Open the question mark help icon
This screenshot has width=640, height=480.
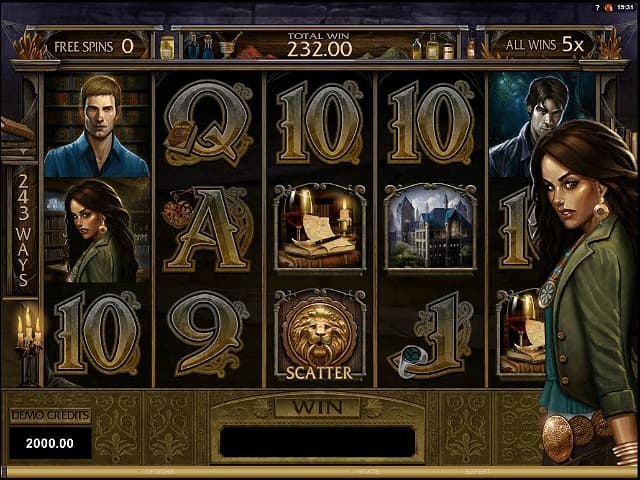pos(596,6)
